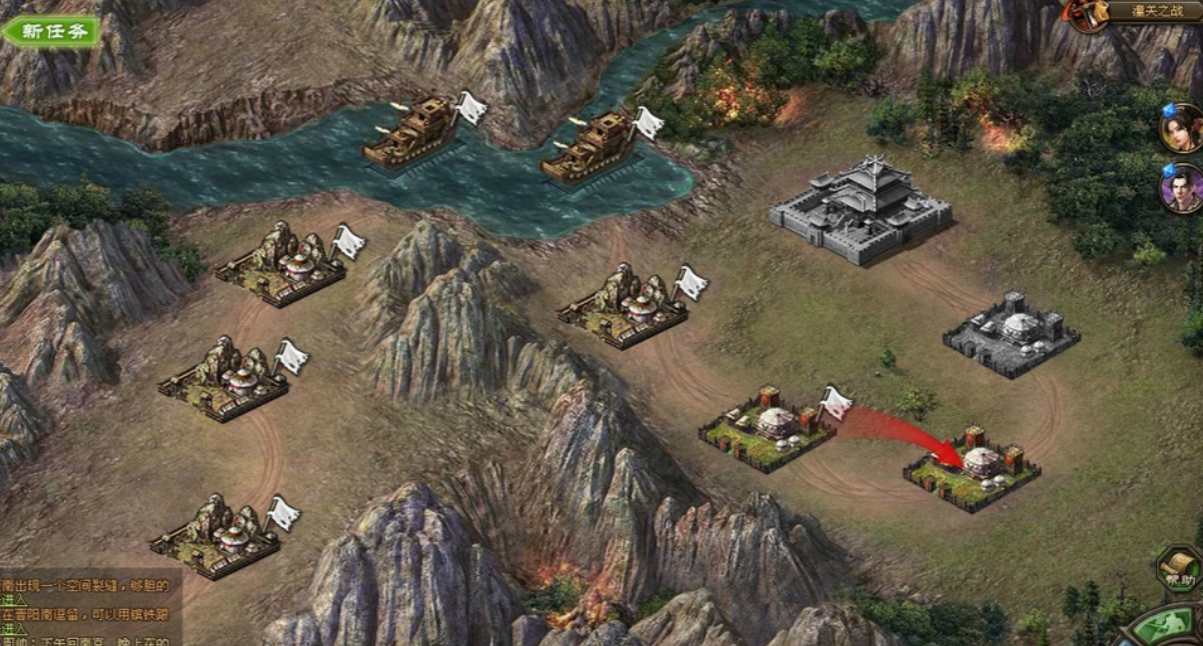
Task: Select the camp the red arrow points to
Action: click(x=973, y=469)
